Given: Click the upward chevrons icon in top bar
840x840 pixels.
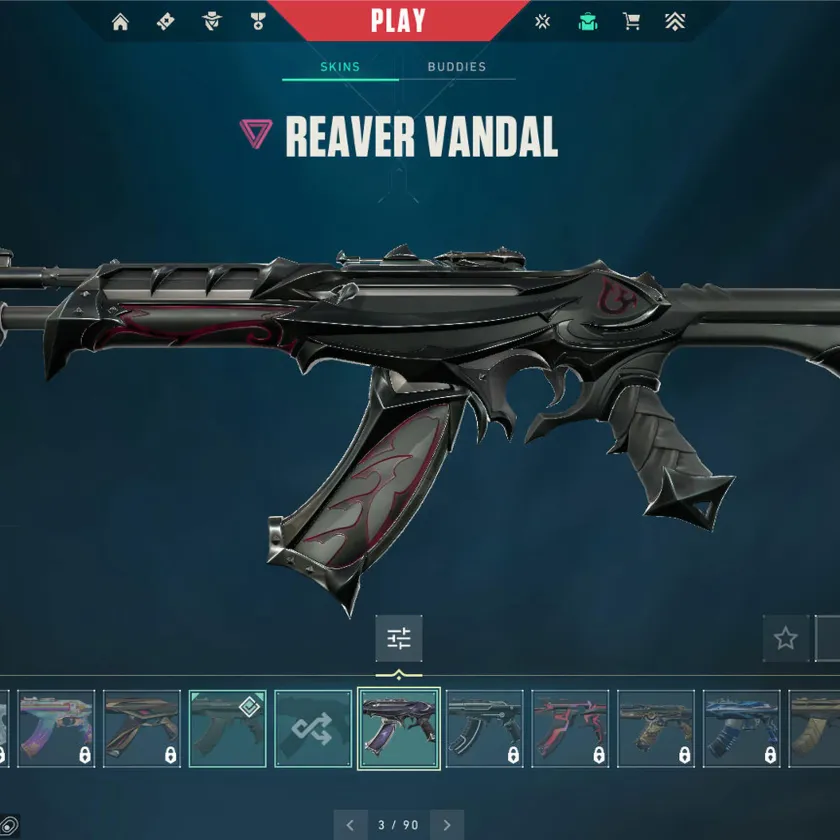Looking at the screenshot, I should coord(676,22).
